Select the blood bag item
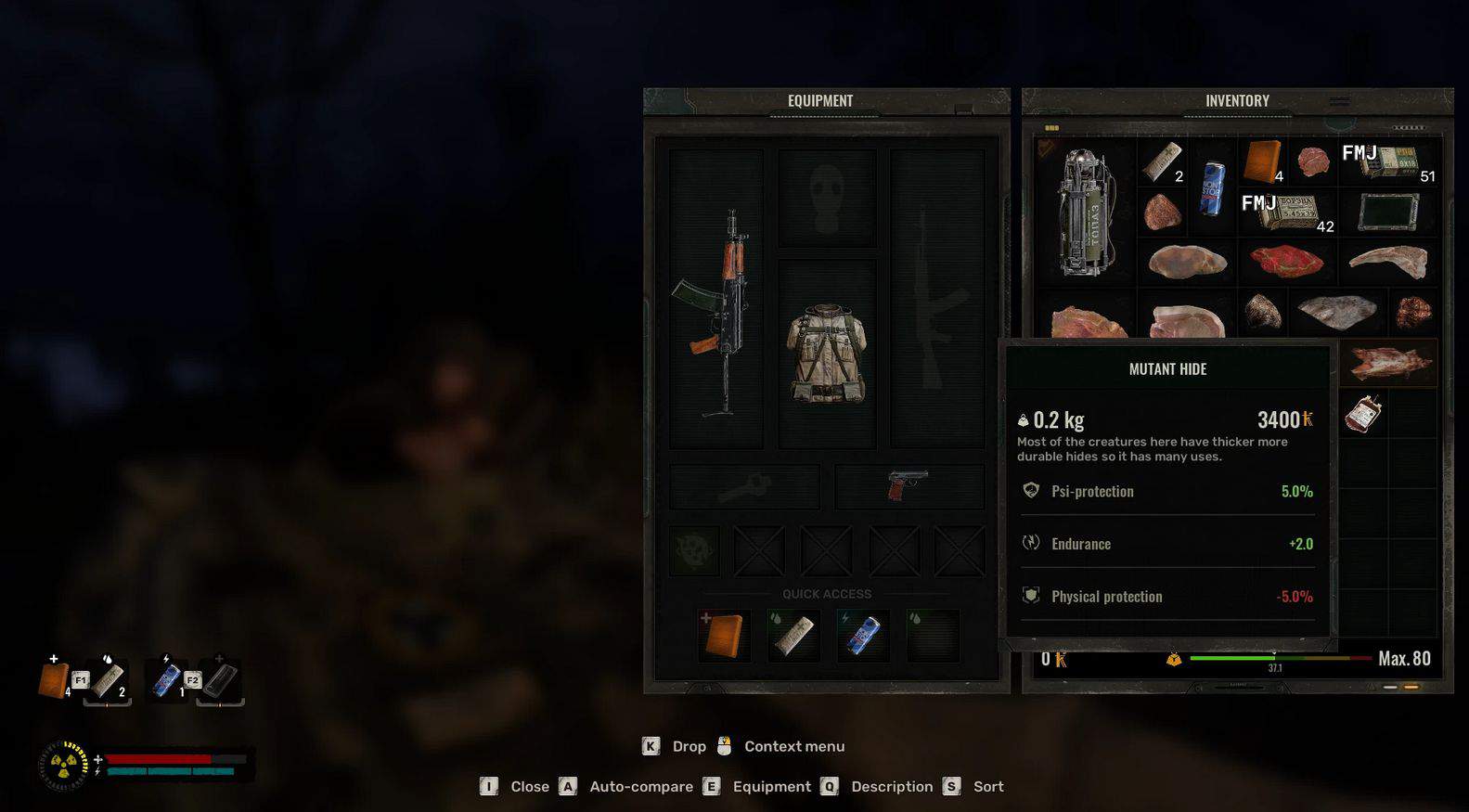 click(x=1363, y=414)
